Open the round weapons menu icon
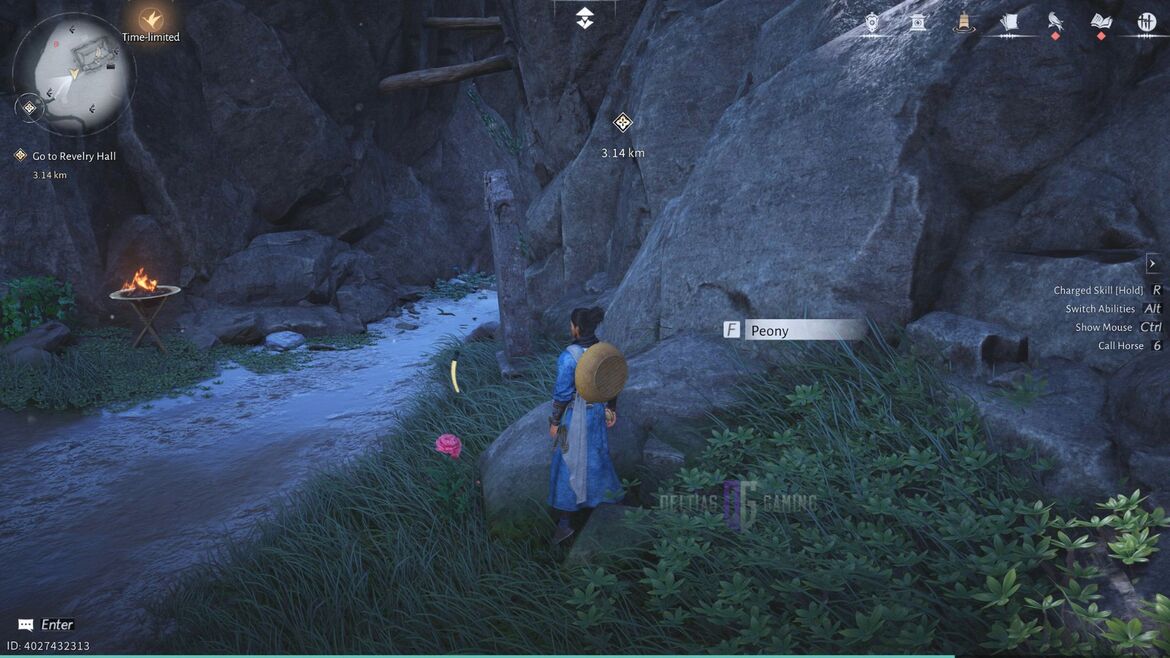 pyautogui.click(x=1146, y=22)
